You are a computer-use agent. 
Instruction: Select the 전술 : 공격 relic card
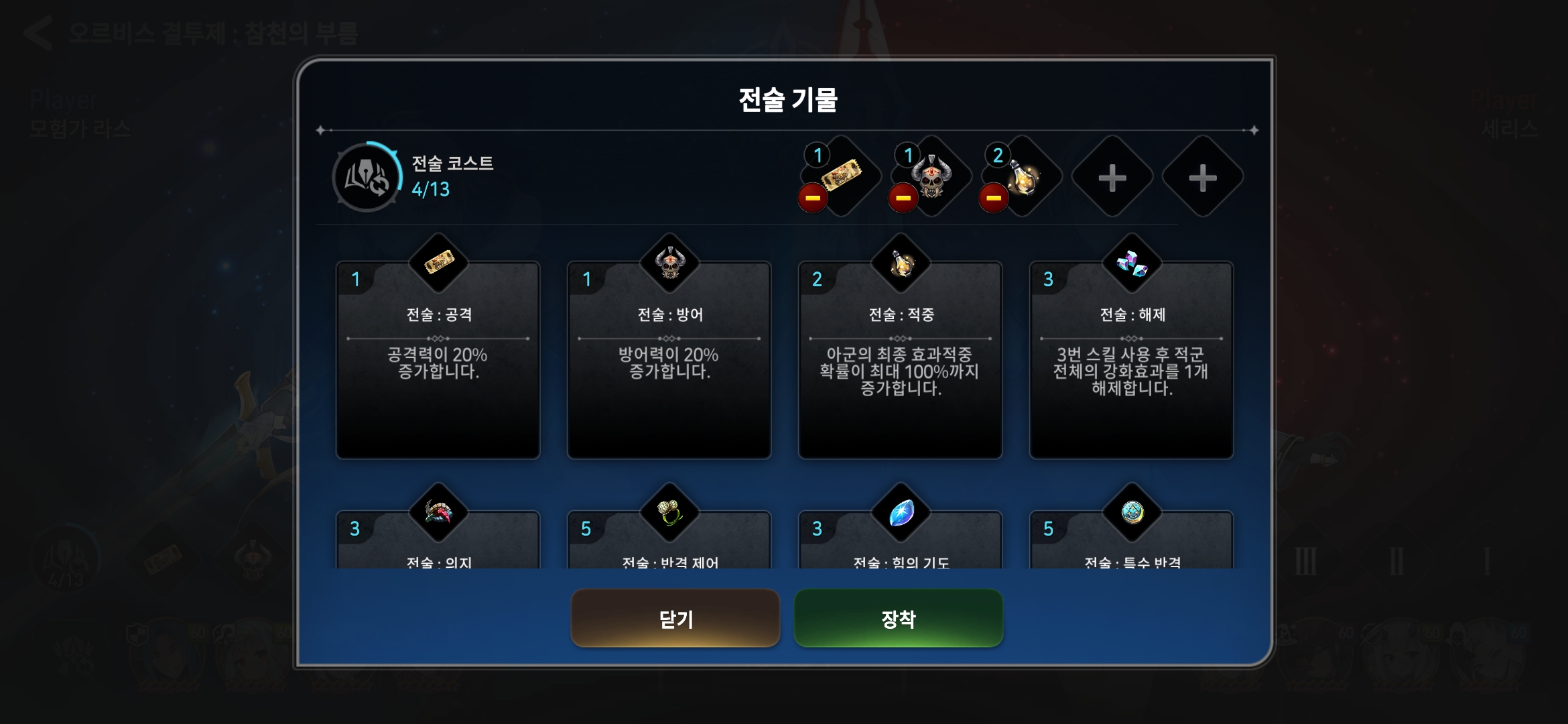tap(438, 360)
